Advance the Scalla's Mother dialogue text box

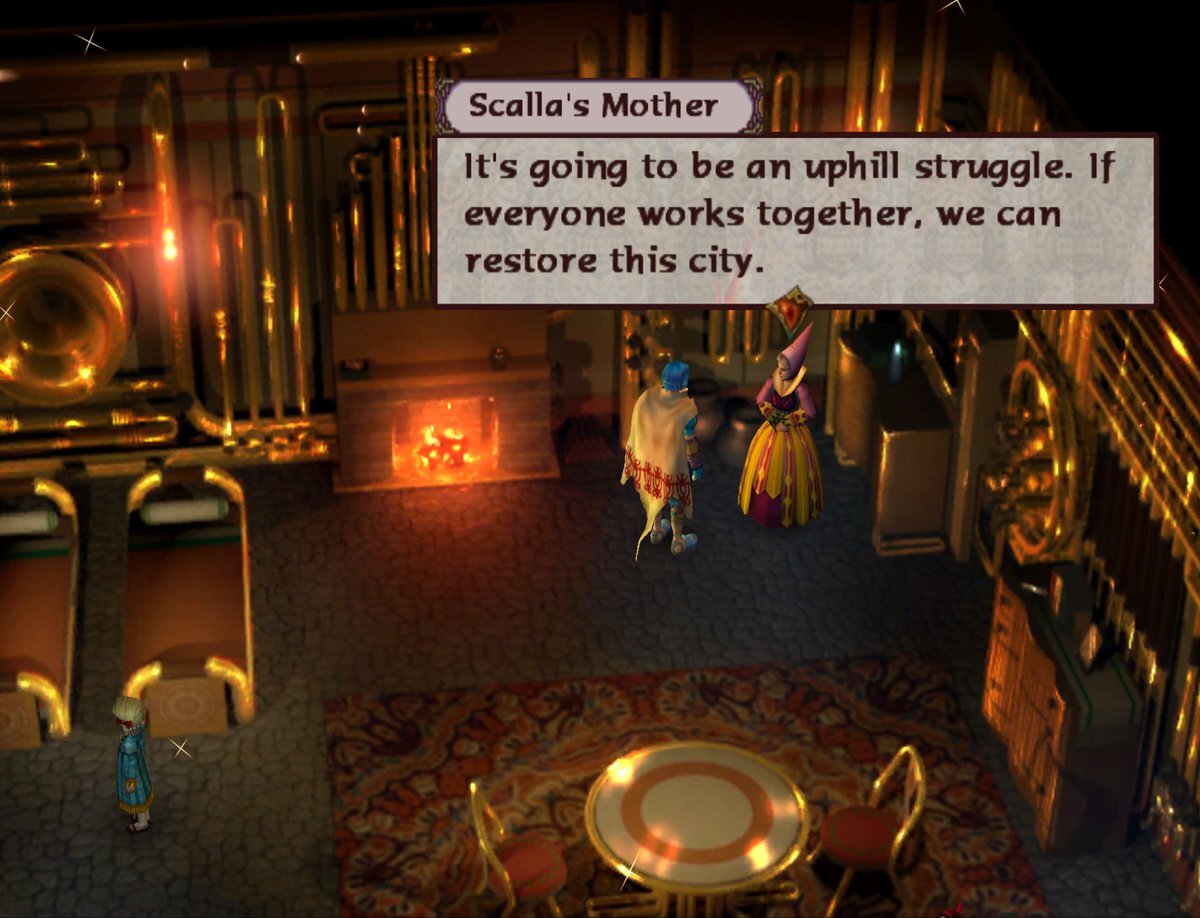coord(795,219)
